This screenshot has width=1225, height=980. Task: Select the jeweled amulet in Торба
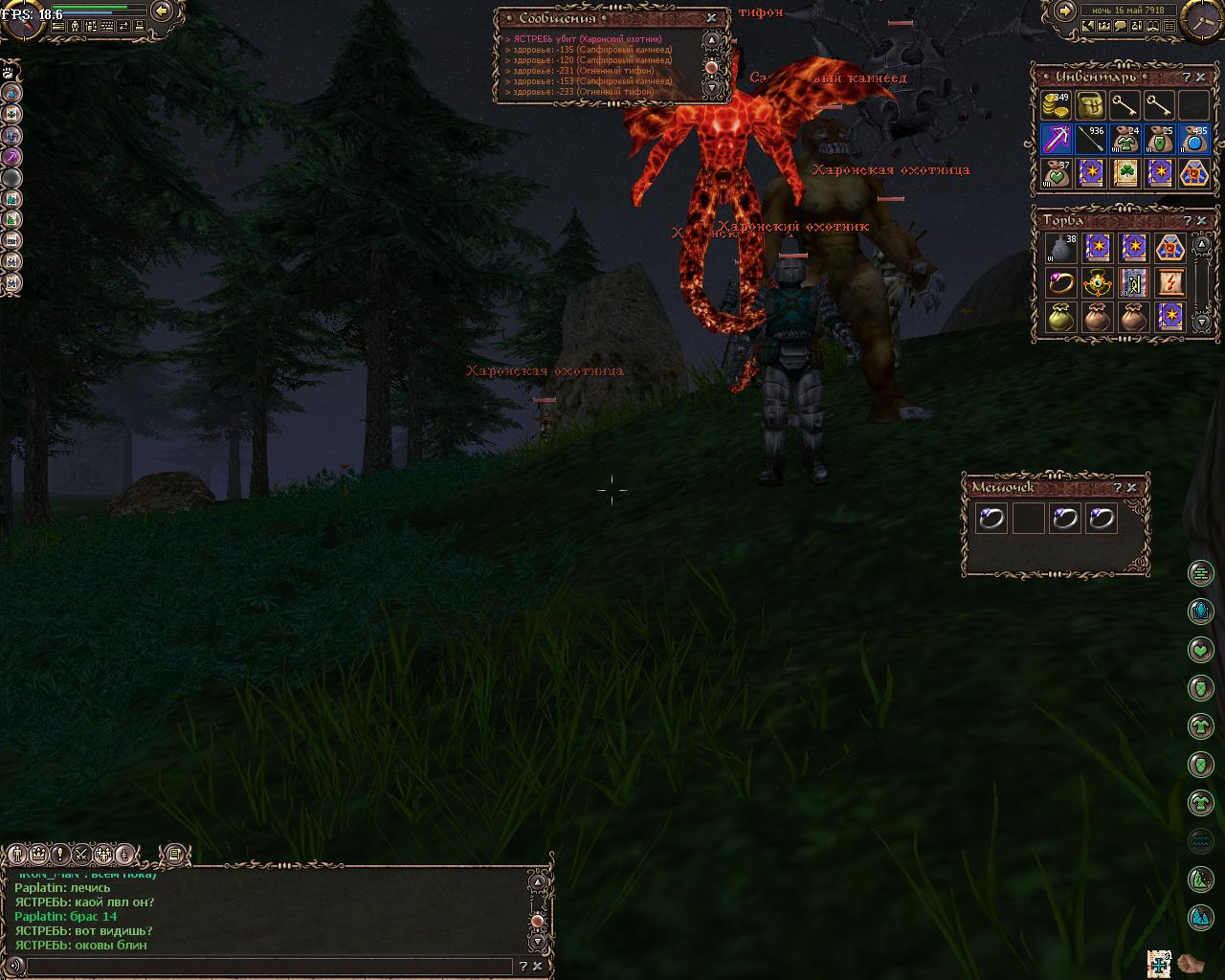pos(1097,282)
